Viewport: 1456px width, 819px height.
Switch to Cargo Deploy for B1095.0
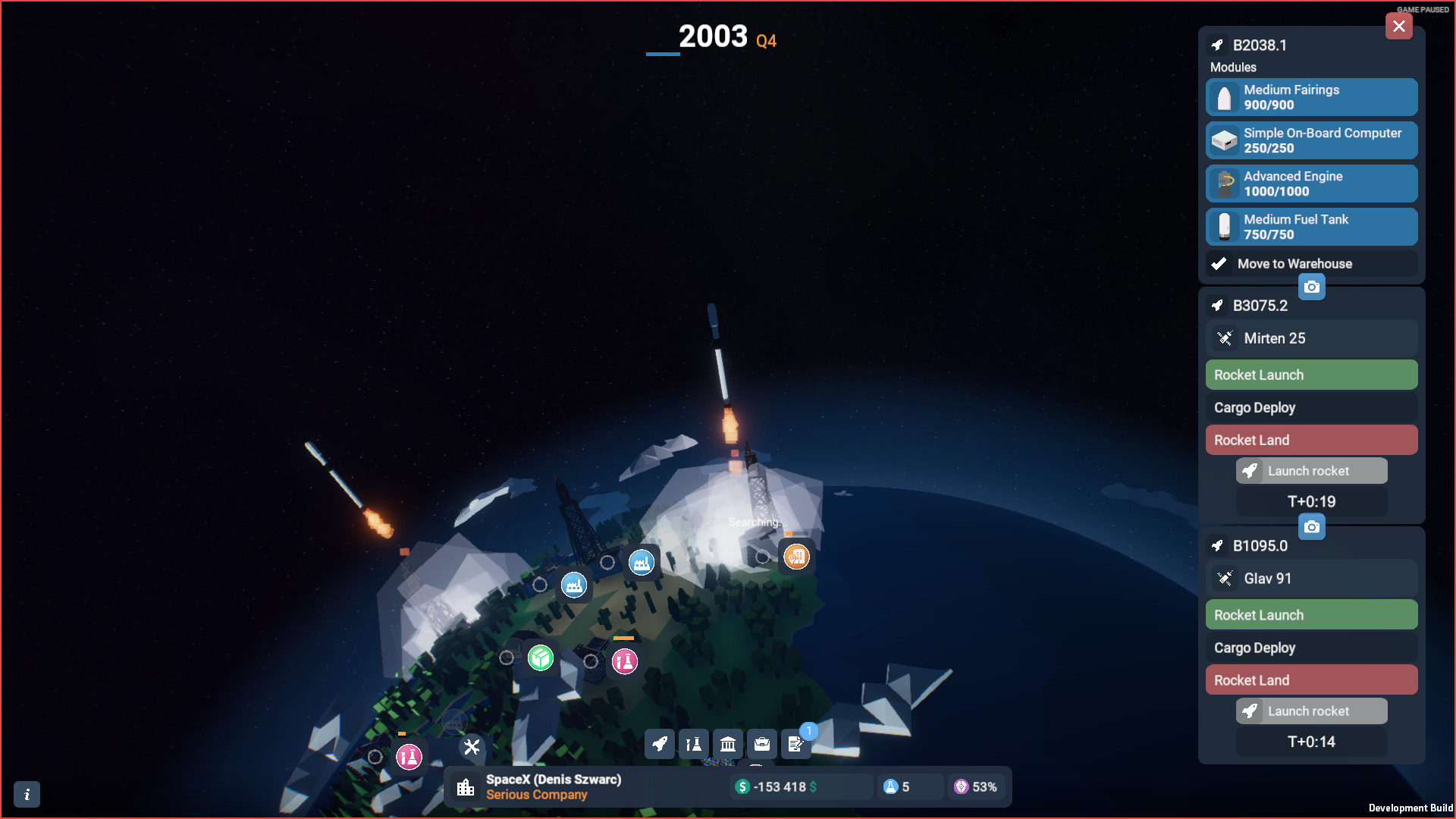(x=1311, y=647)
